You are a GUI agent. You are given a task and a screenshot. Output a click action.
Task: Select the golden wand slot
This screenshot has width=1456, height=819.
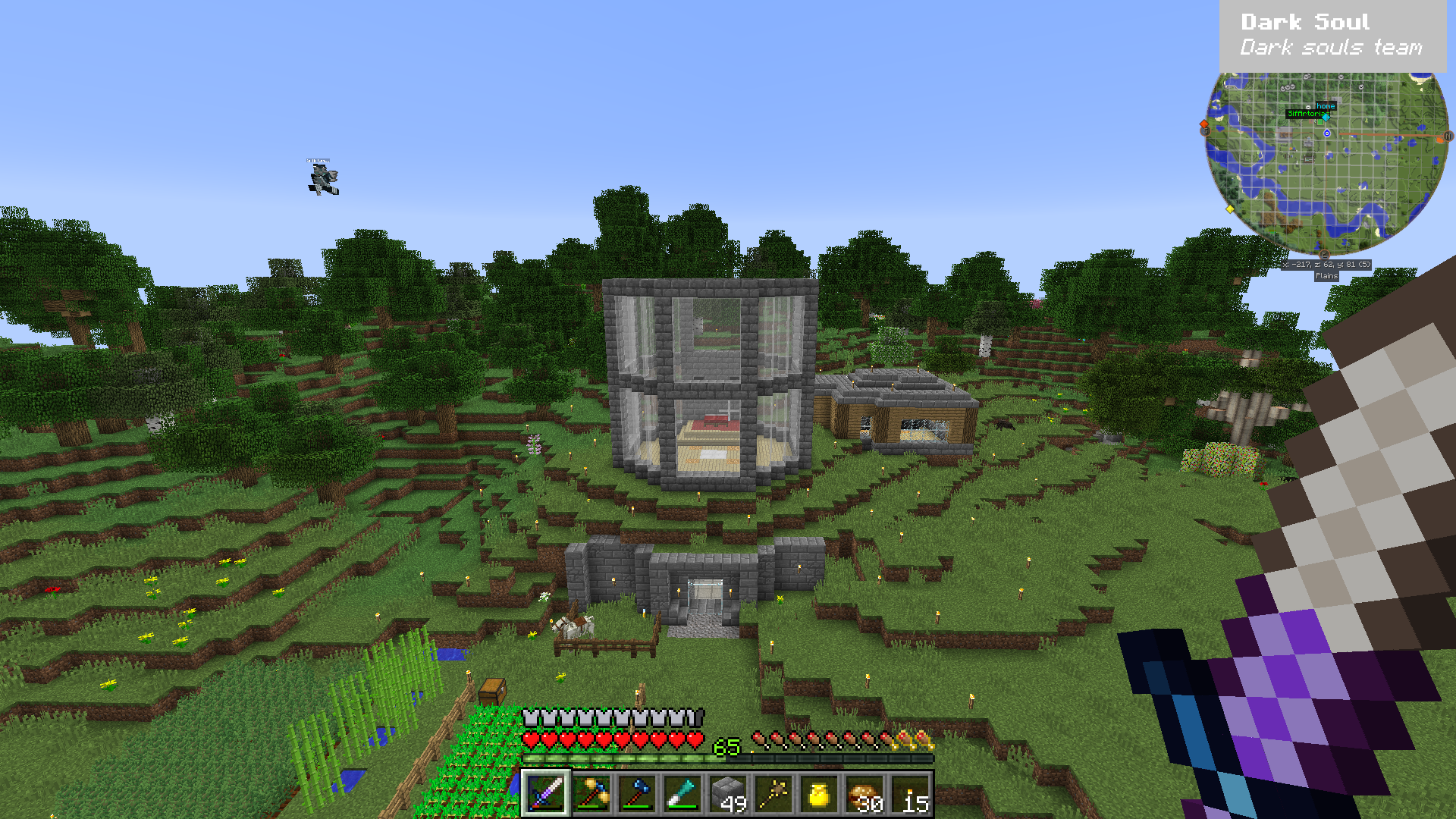point(773,794)
